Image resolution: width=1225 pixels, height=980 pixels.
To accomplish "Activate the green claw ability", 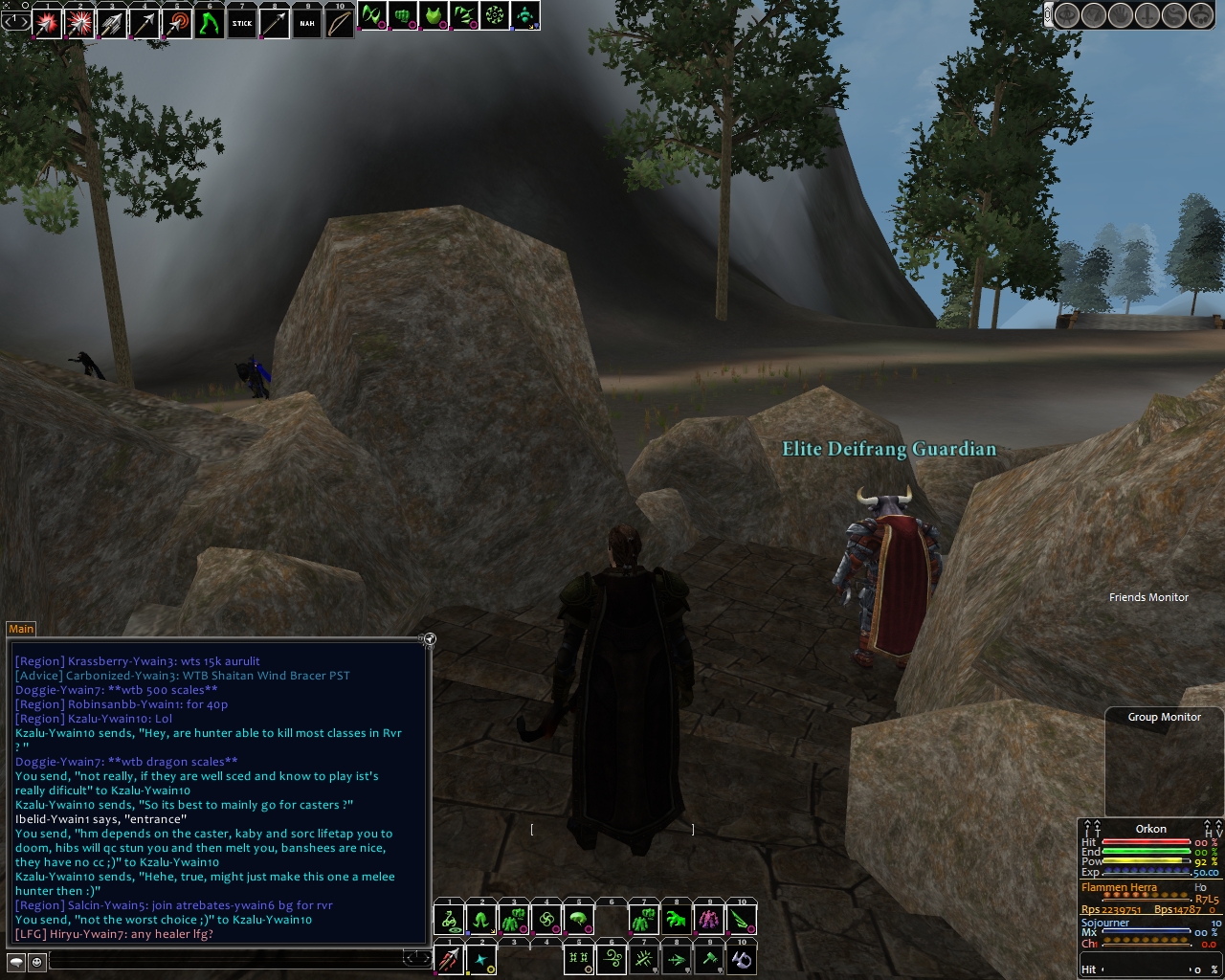I will pyautogui.click(x=677, y=921).
